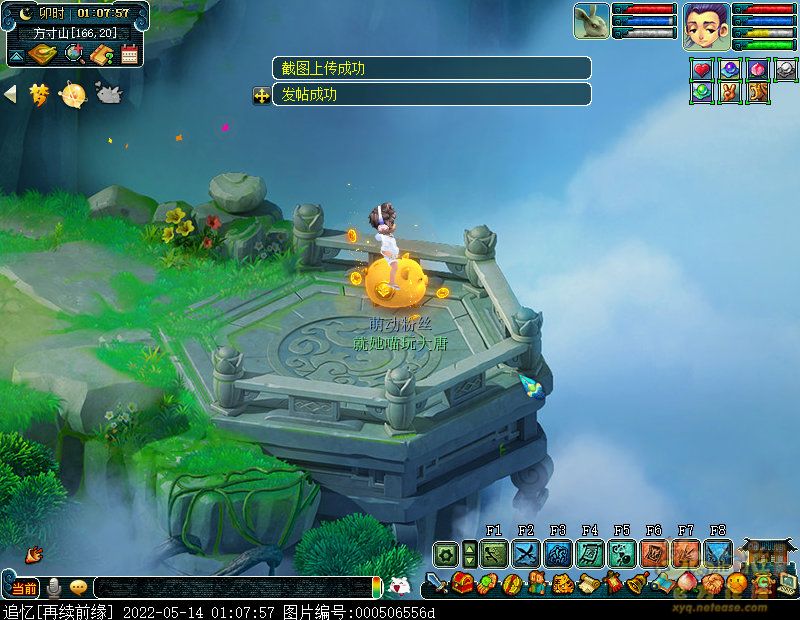The height and width of the screenshot is (620, 800).
Task: Open the calendar activities icon
Action: click(x=128, y=54)
